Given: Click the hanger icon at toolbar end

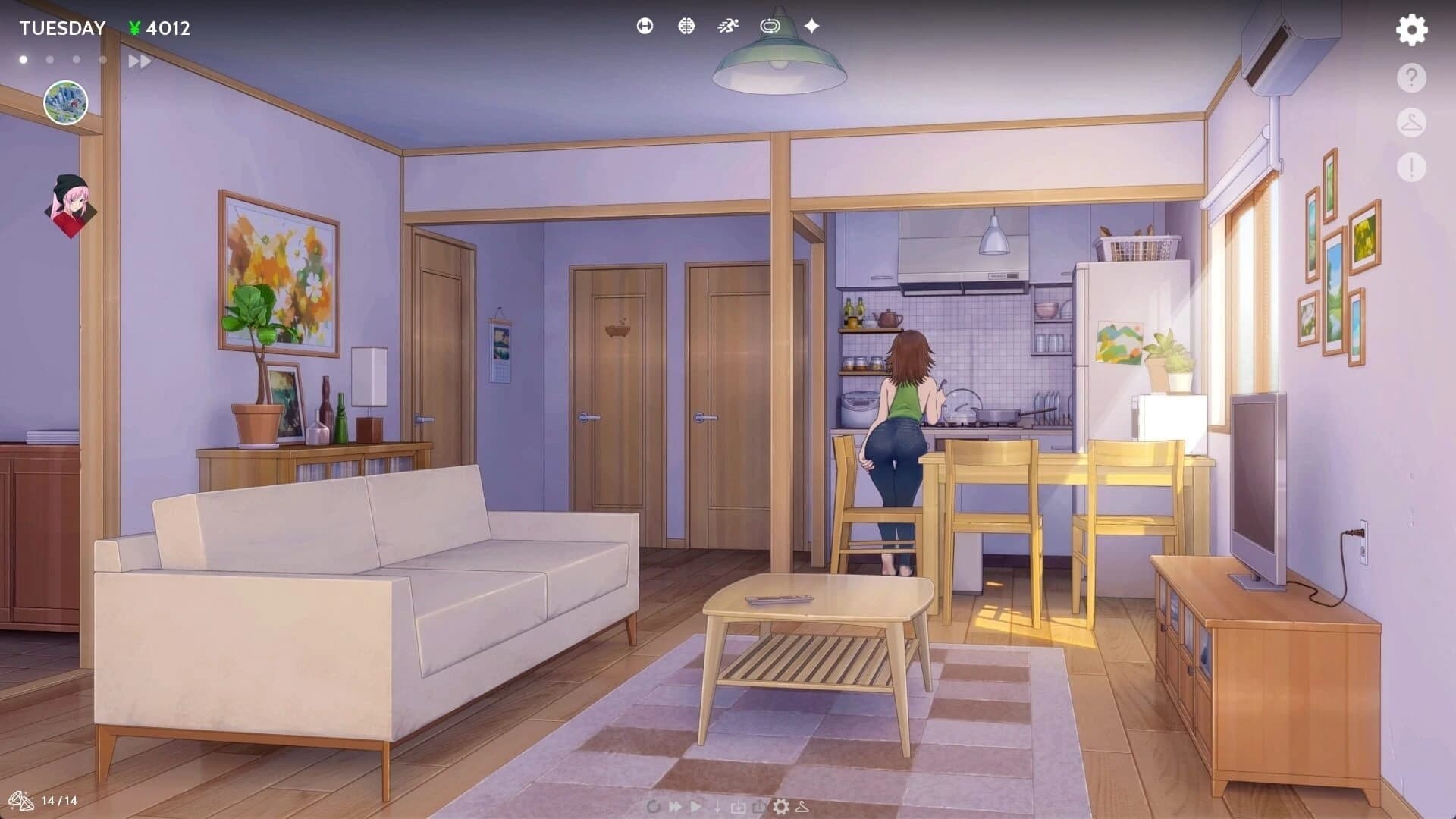Looking at the screenshot, I should [x=802, y=807].
